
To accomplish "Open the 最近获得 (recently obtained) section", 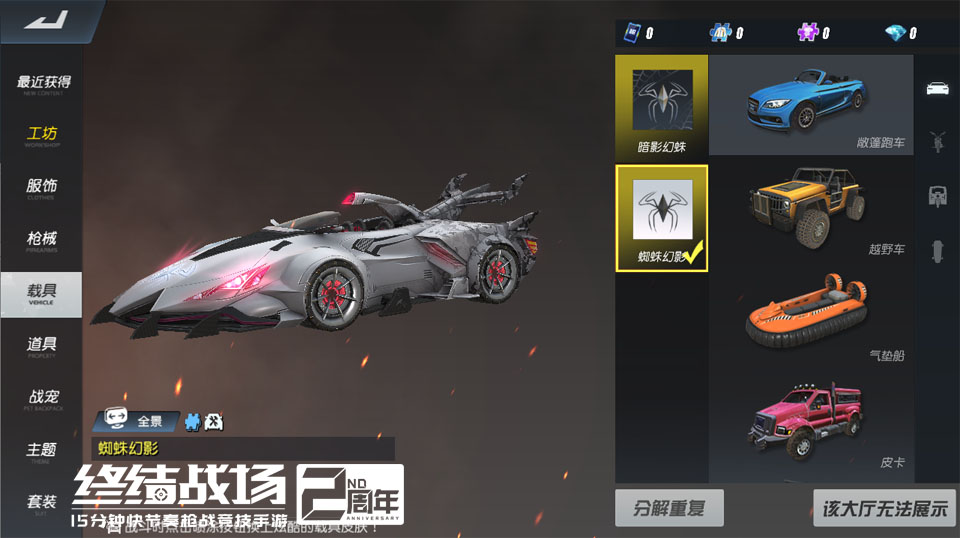I will [43, 84].
